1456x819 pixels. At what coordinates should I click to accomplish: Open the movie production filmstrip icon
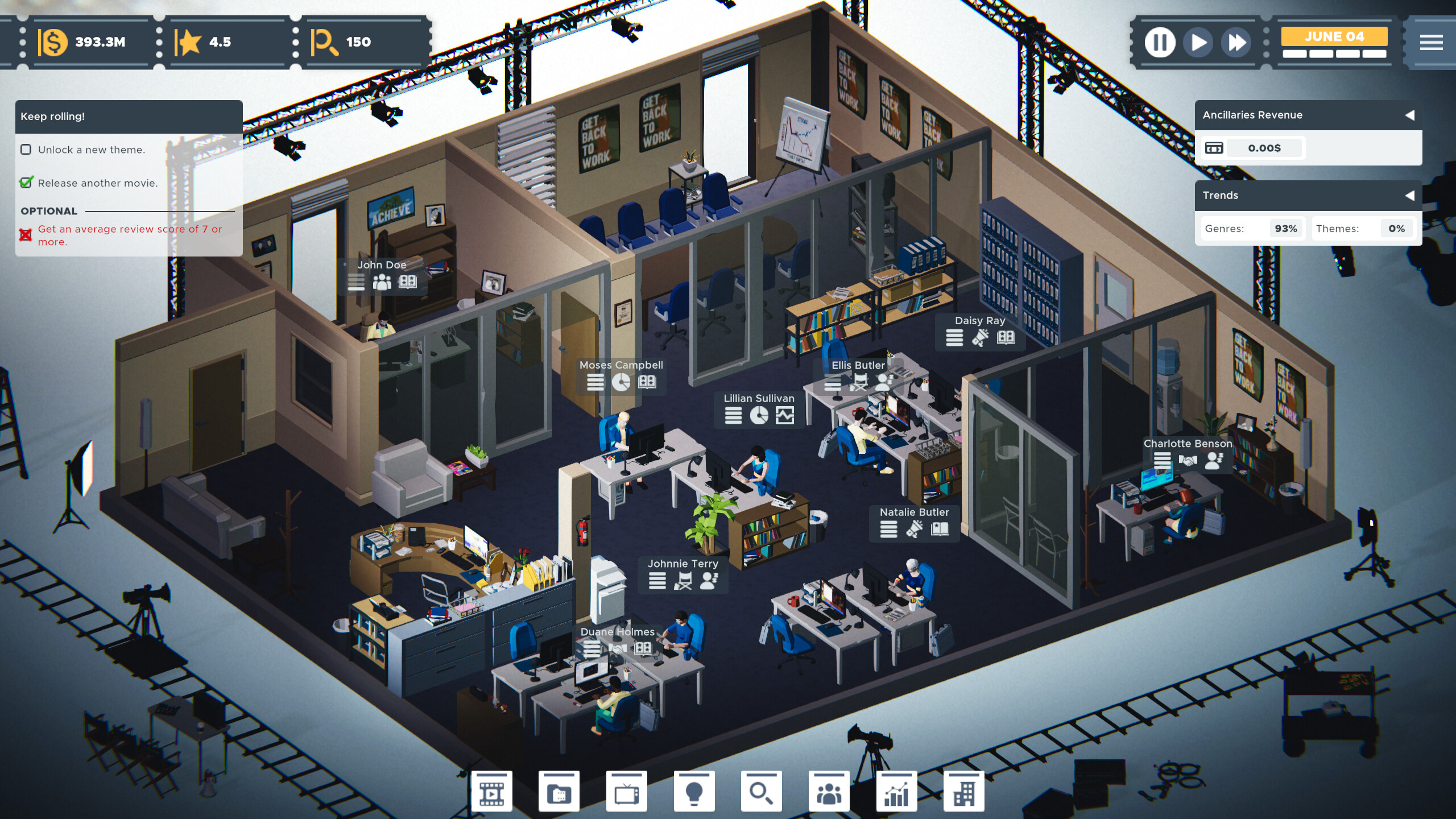coord(493,791)
